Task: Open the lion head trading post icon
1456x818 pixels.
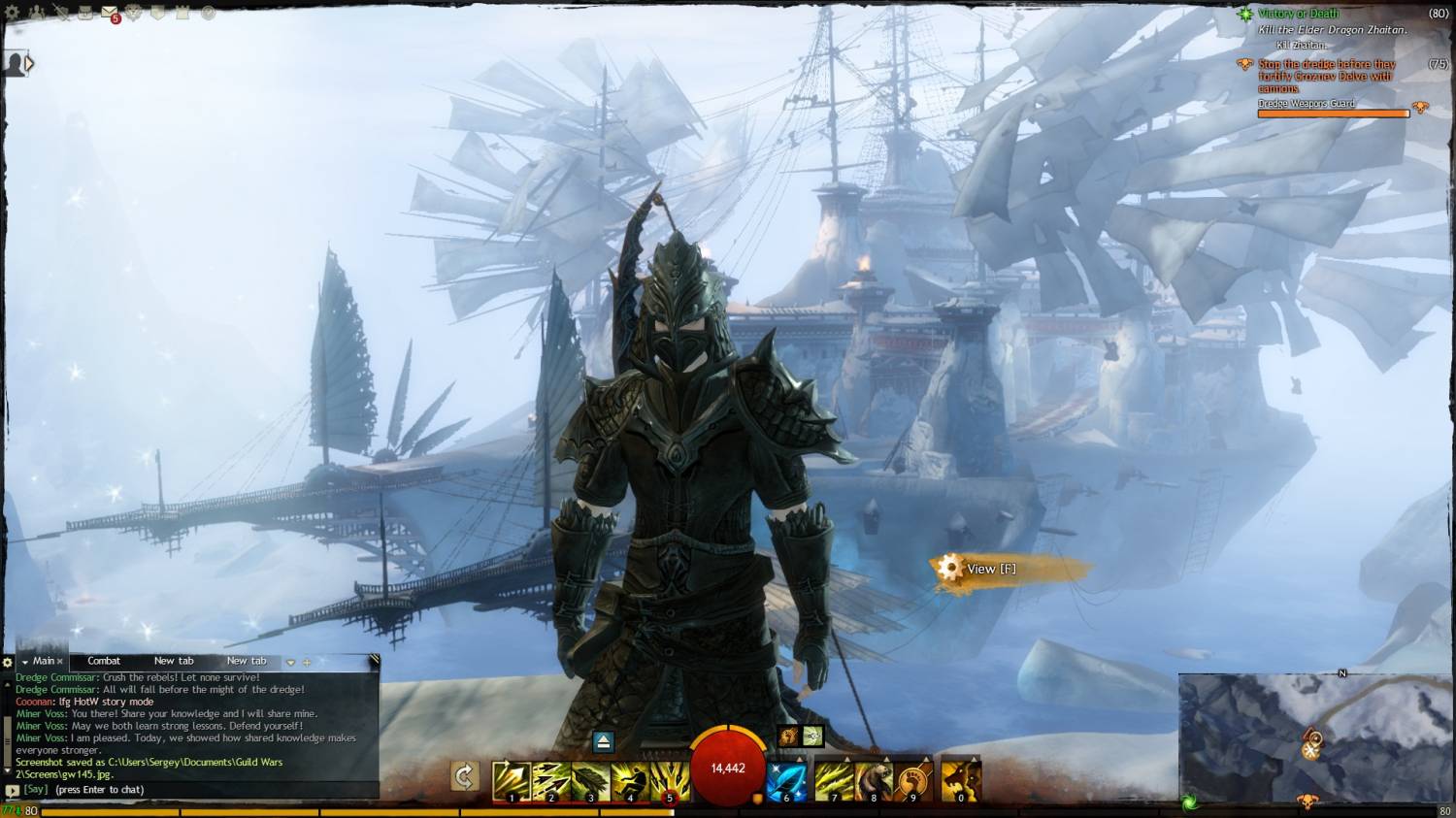Action: click(134, 13)
